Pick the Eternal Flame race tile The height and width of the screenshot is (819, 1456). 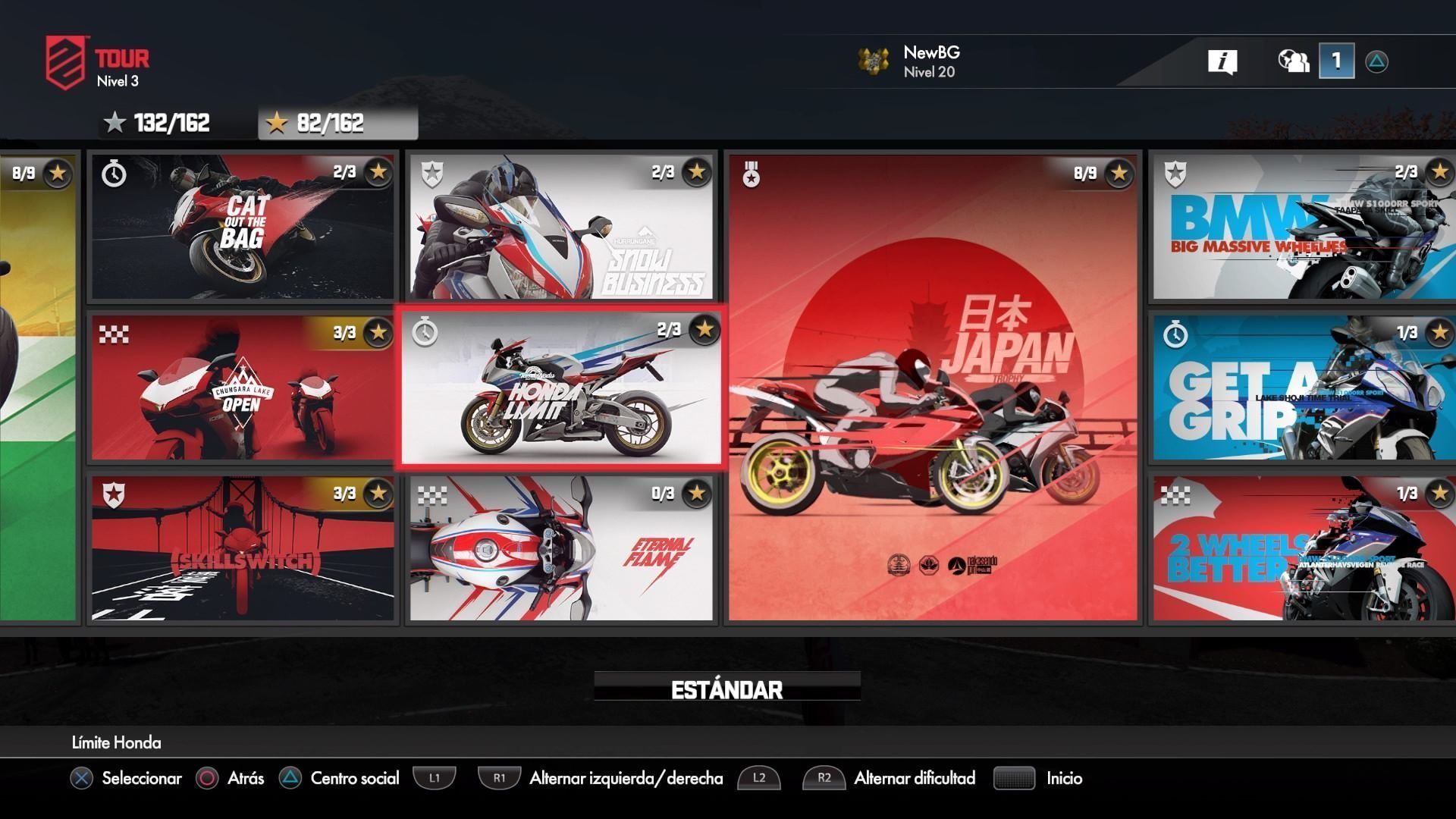click(x=561, y=548)
